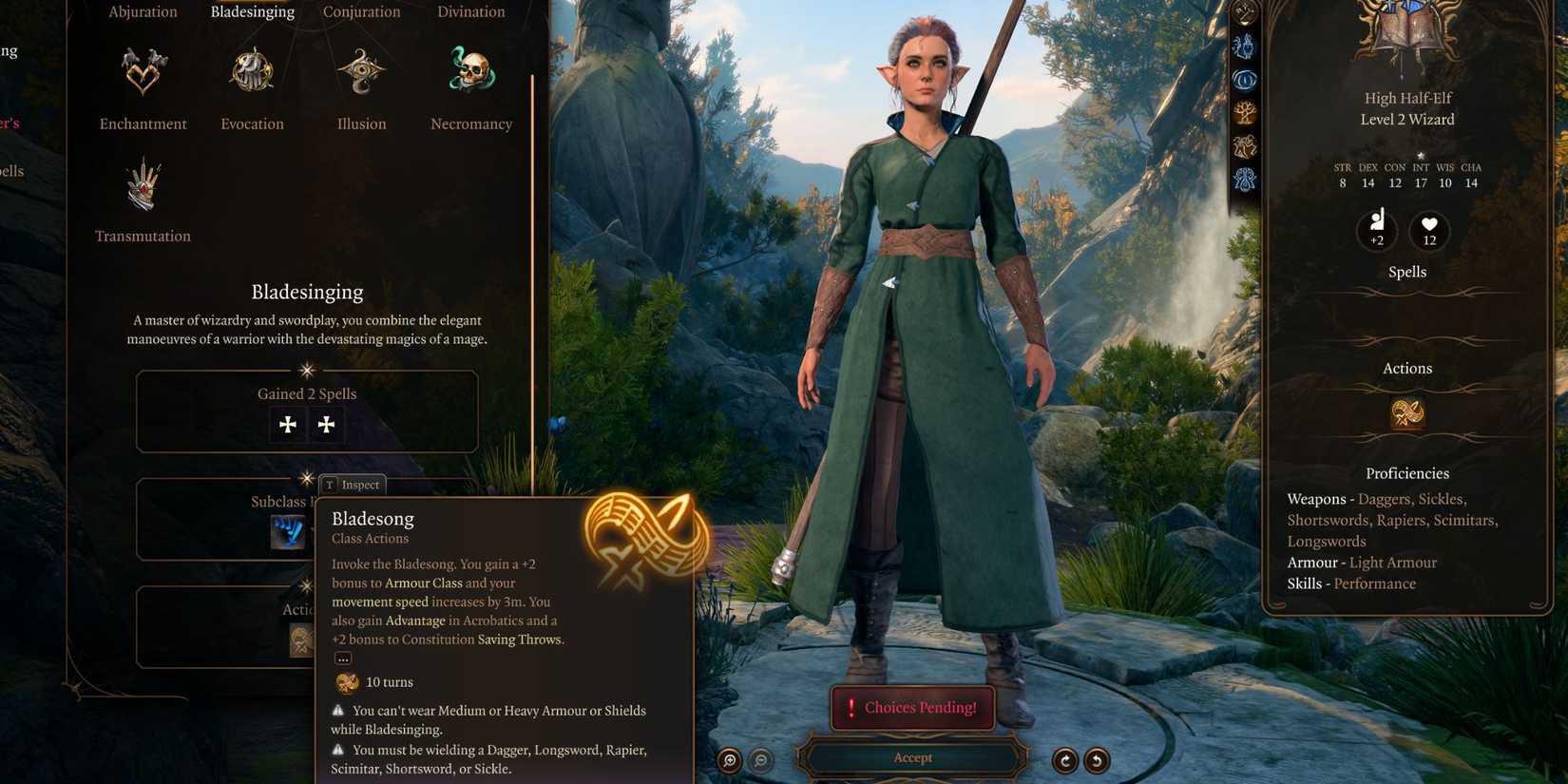Click the zoom-in magnifier icon
Image resolution: width=1568 pixels, height=784 pixels.
[728, 760]
